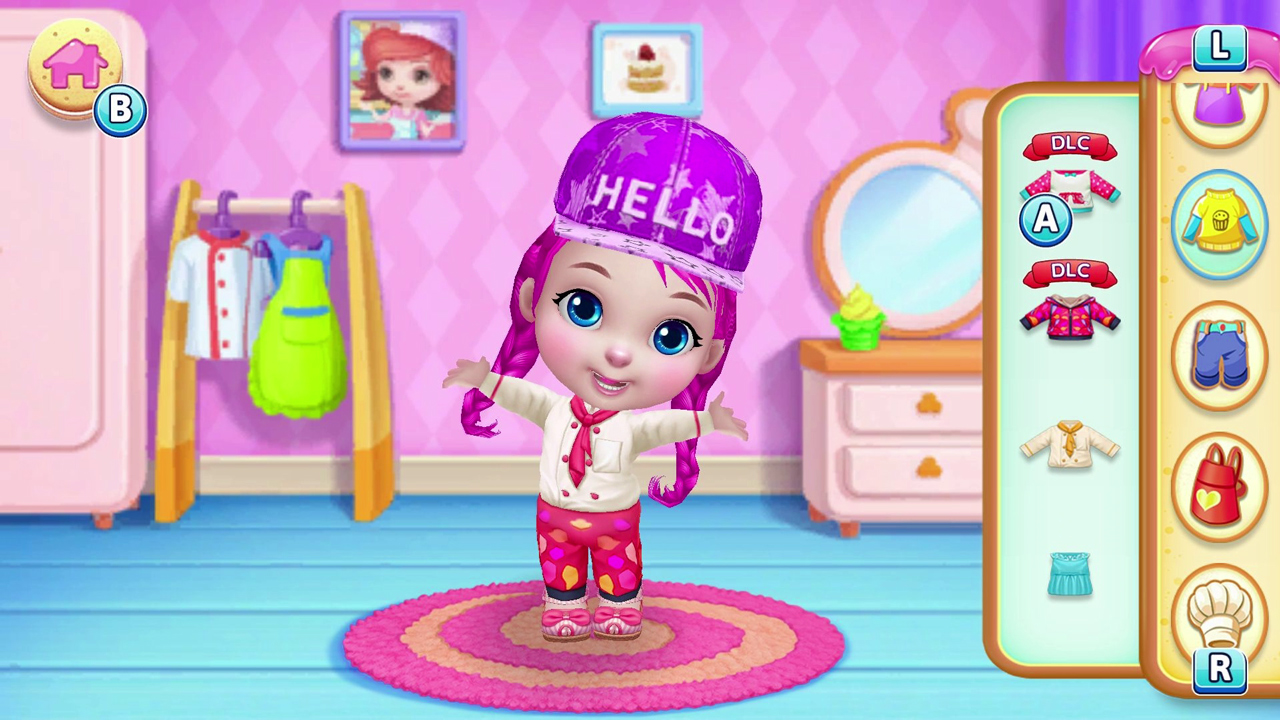
Task: Choose the DLC purple hooded jacket
Action: [1072, 318]
